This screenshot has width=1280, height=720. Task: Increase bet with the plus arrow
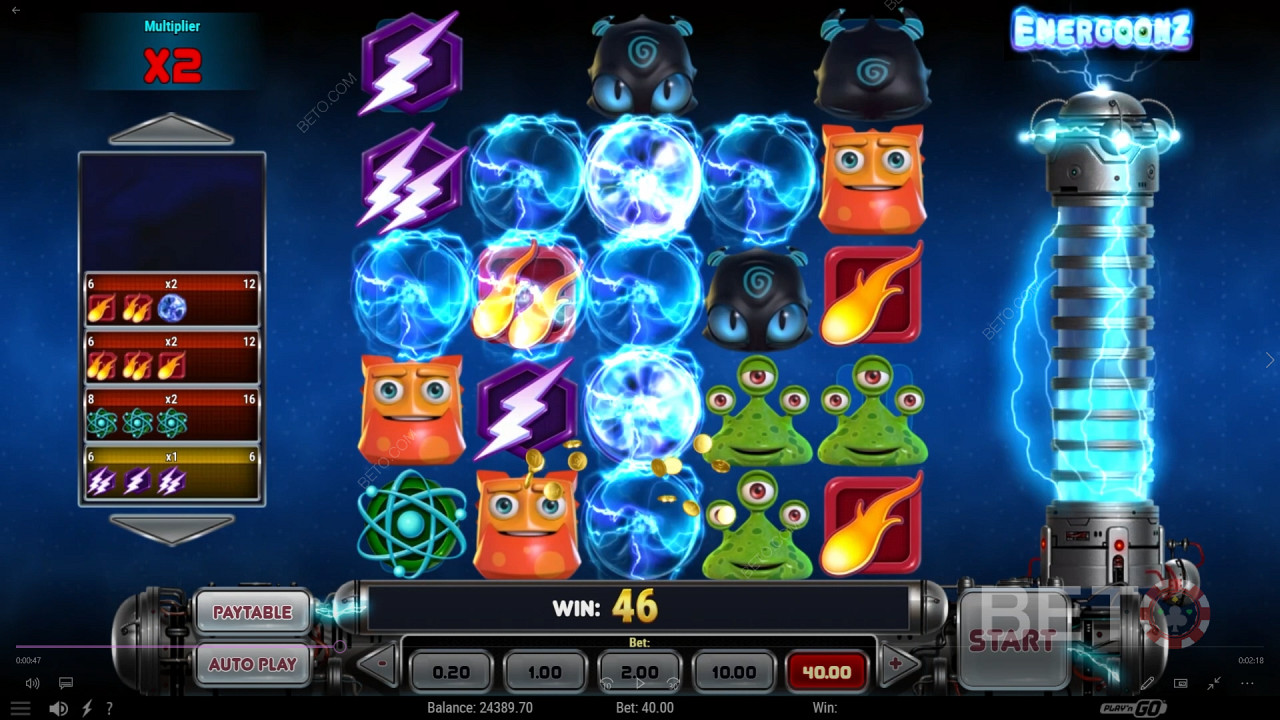click(x=896, y=664)
